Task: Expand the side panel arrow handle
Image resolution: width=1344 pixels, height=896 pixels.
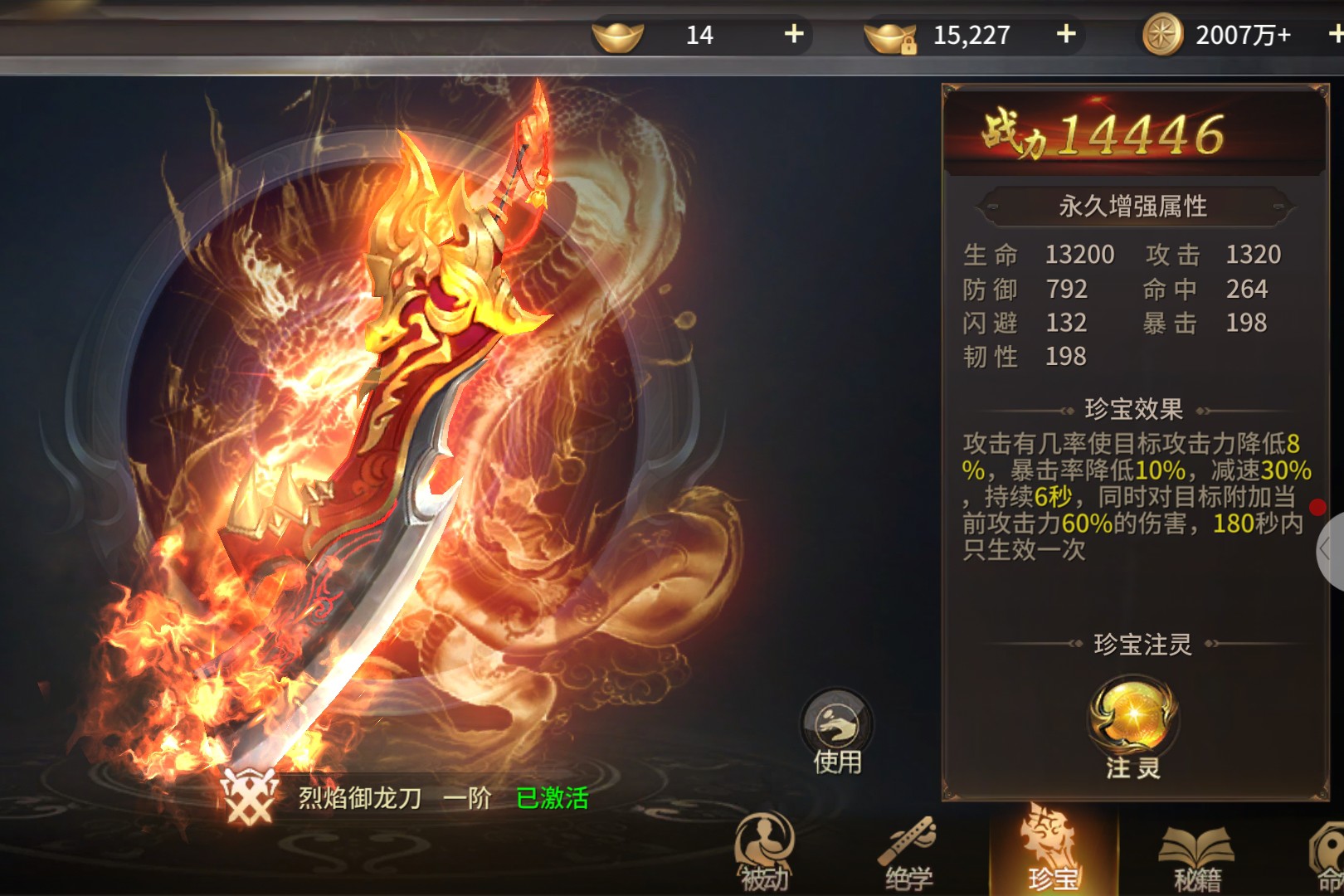Action: pyautogui.click(x=1328, y=549)
